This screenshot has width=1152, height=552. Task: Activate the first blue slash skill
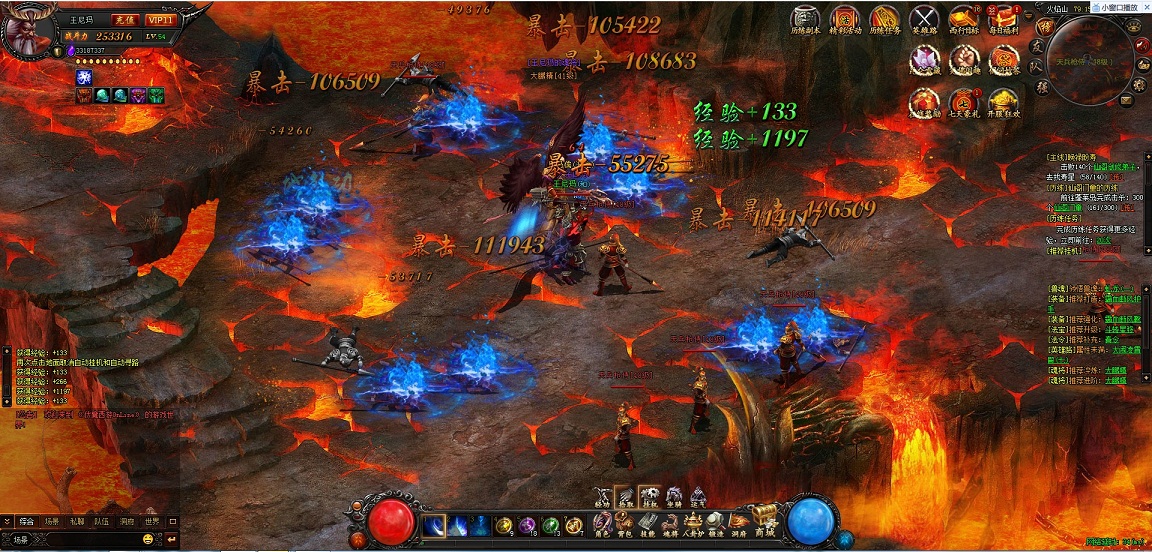pos(434,524)
